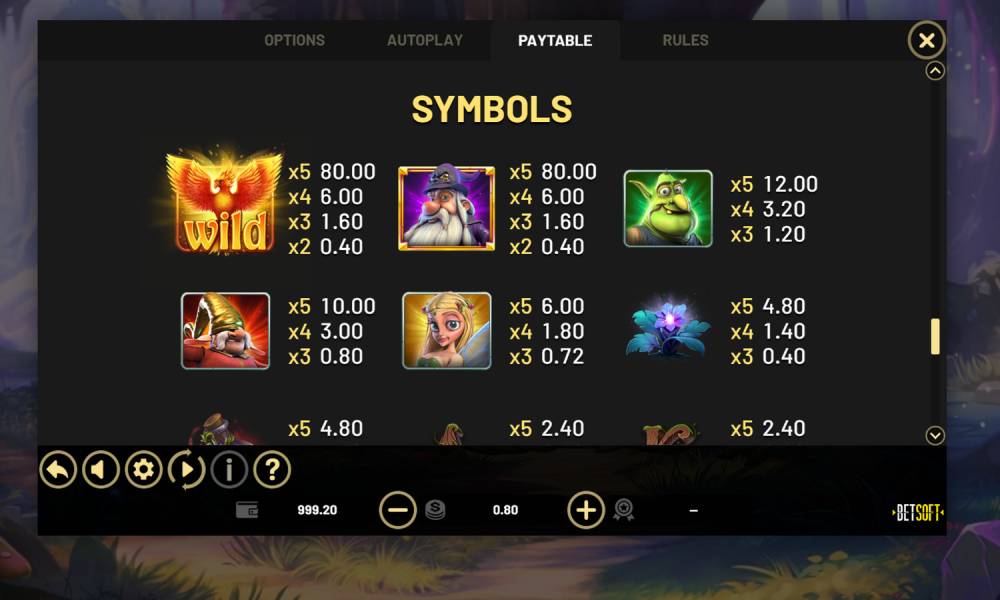Viewport: 1000px width, 600px height.
Task: Close the paytable window
Action: (x=926, y=40)
